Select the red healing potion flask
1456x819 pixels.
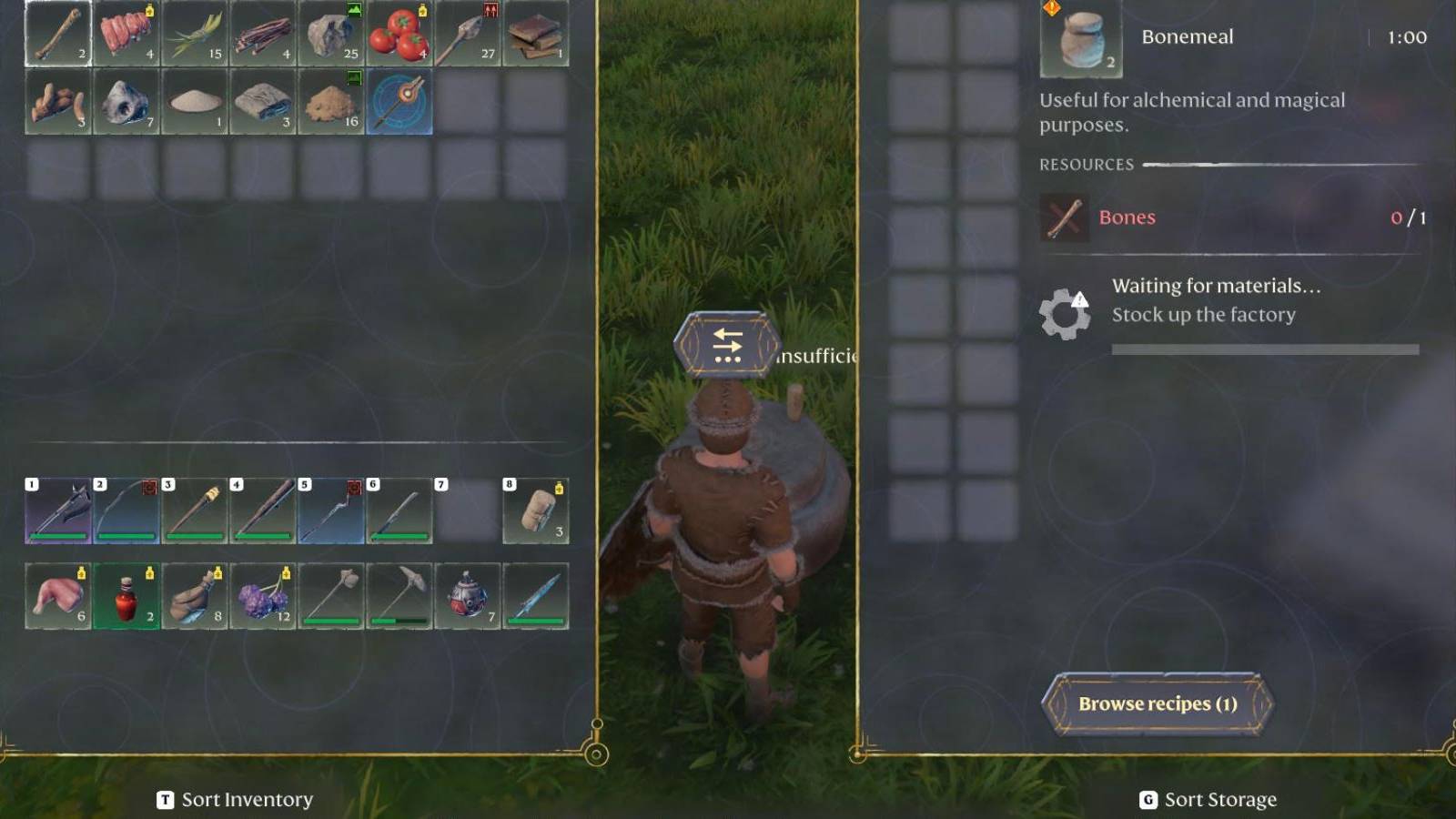[x=126, y=596]
